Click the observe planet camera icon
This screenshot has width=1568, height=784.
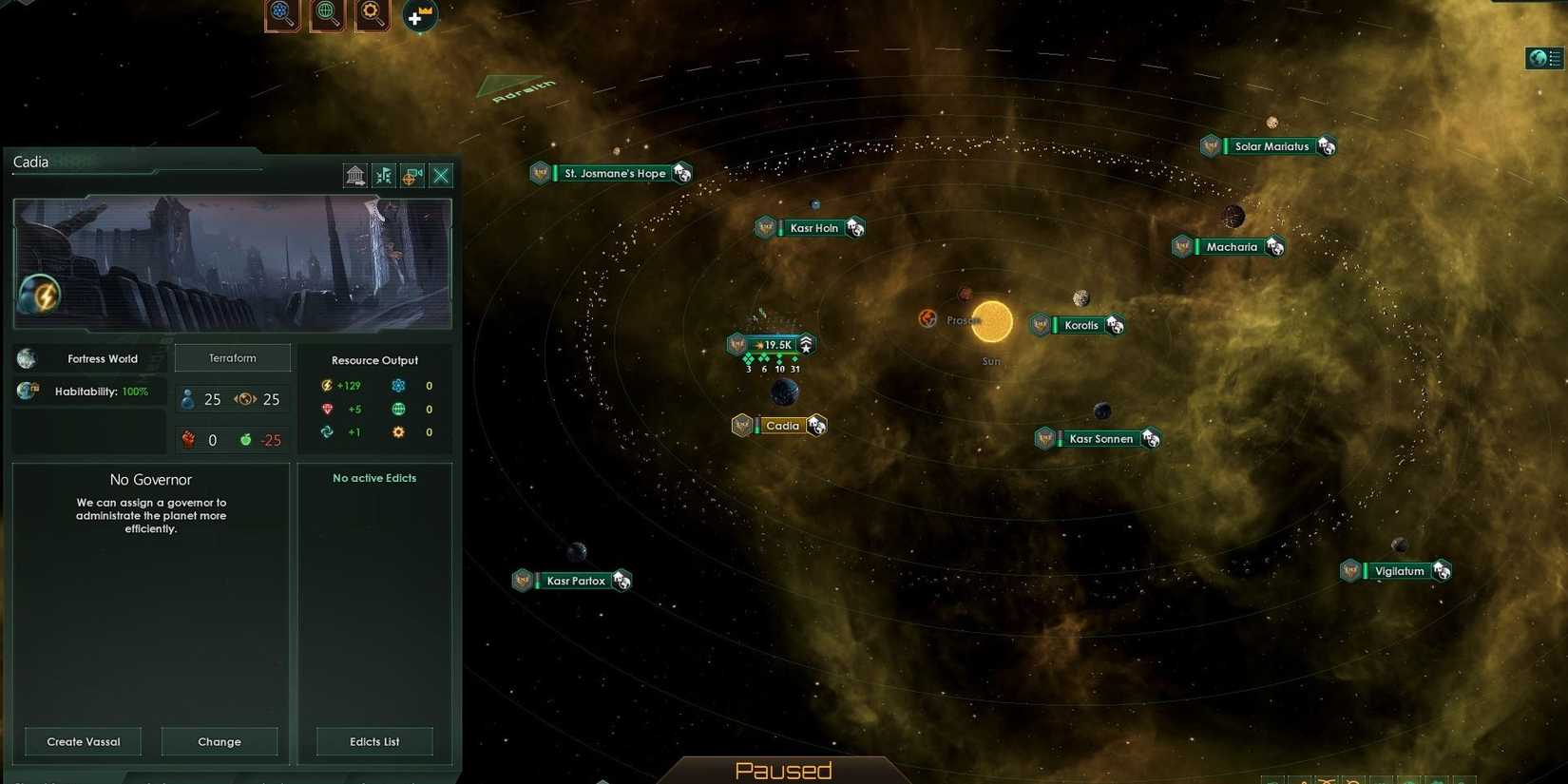[x=411, y=175]
